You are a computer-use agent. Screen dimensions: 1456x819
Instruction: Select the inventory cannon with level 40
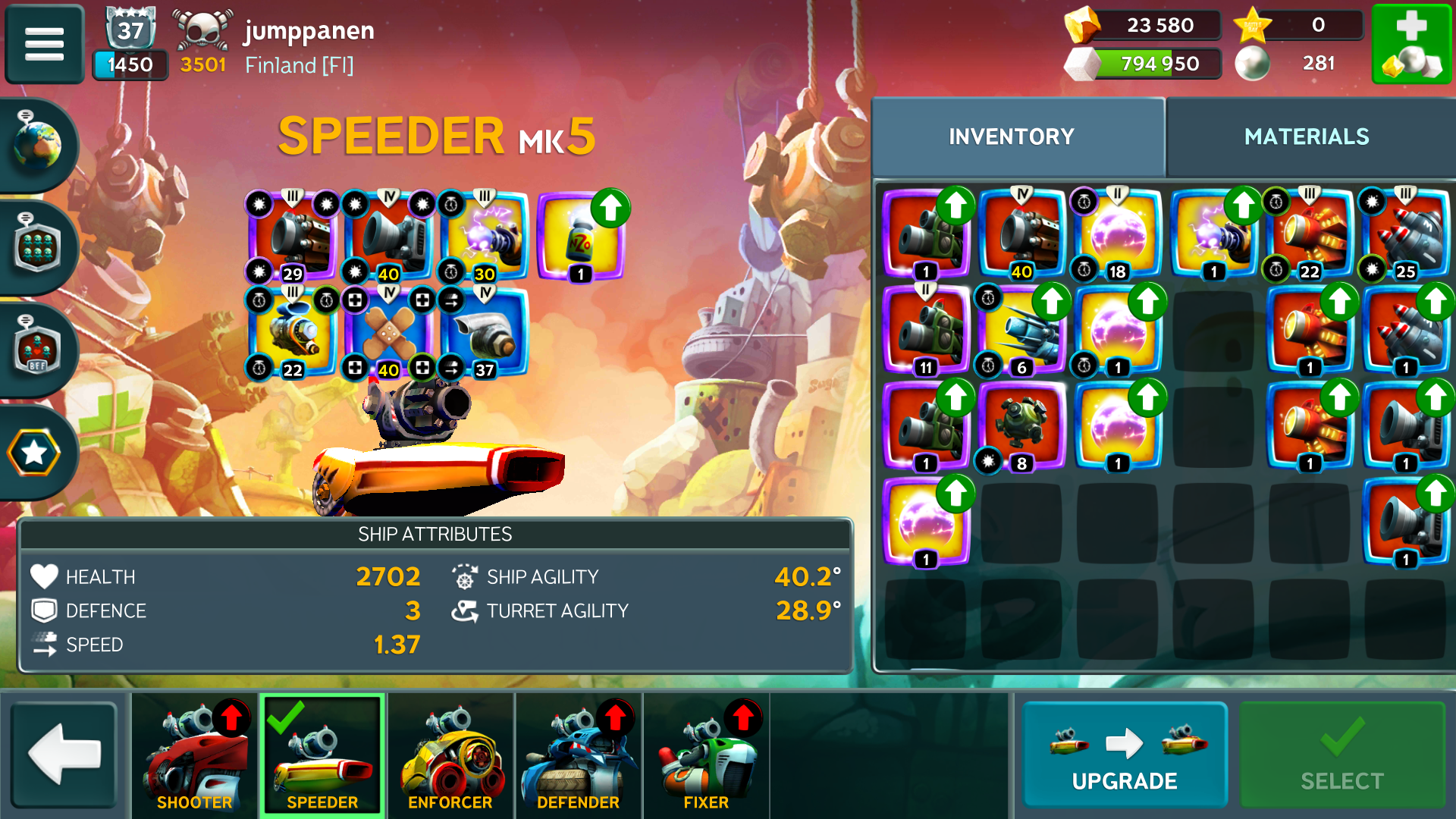[1021, 235]
